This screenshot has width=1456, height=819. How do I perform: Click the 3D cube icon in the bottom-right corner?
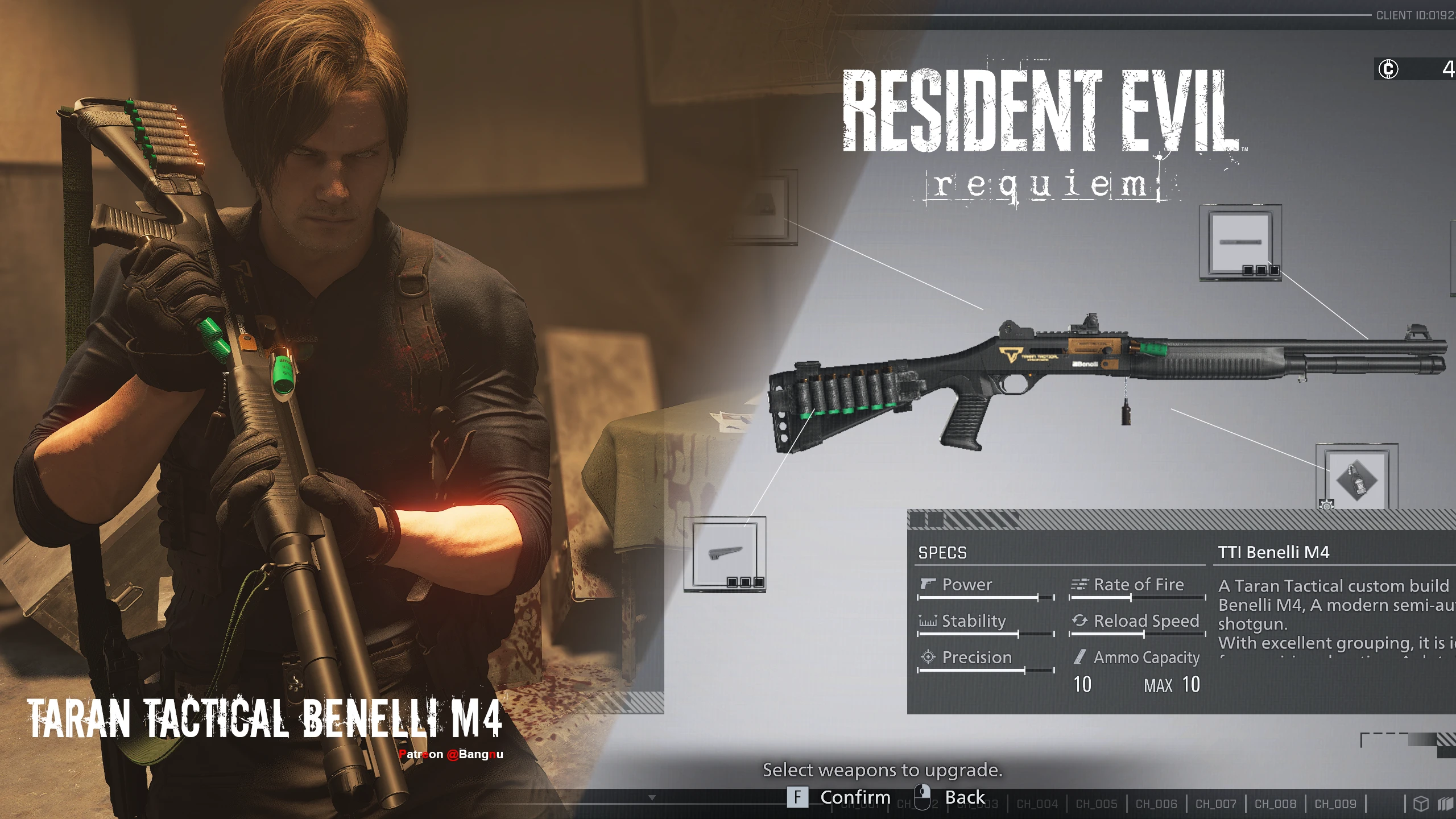click(1421, 803)
